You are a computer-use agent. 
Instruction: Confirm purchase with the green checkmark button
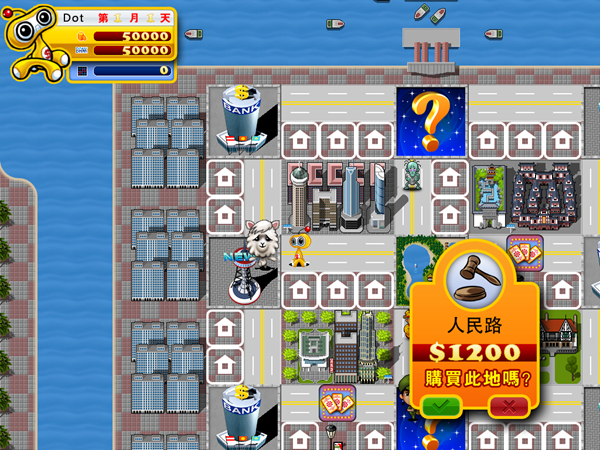point(440,406)
